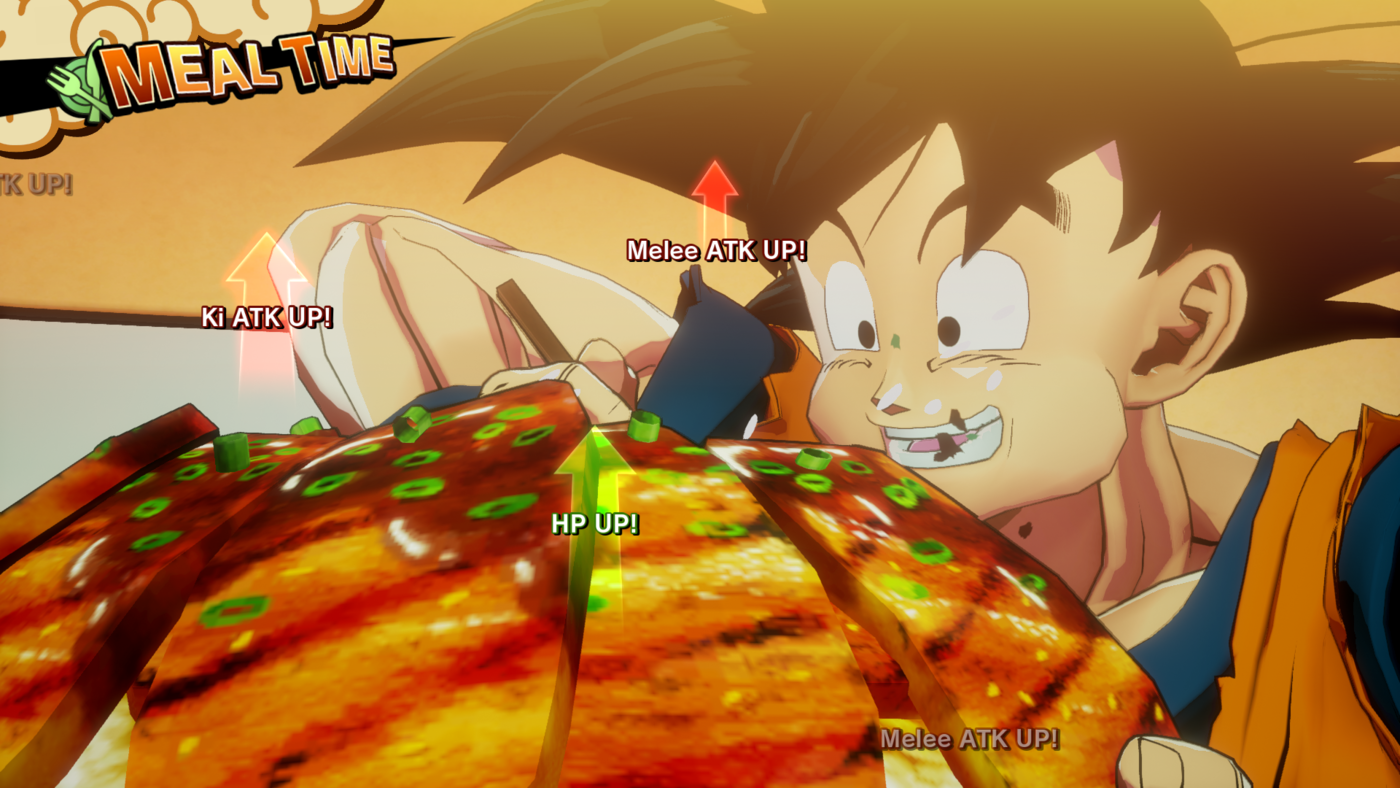Toggle the Melee ATK UP stat boost
Image resolution: width=1400 pixels, height=788 pixels.
point(717,251)
